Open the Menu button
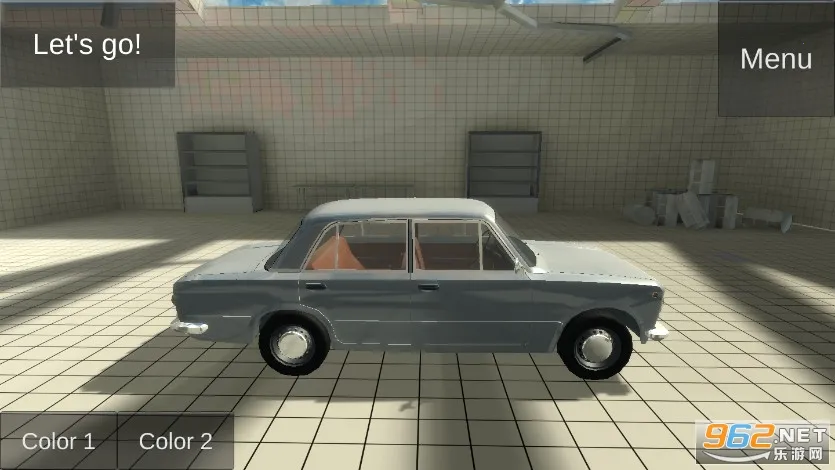Screen dimensions: 835x470 tap(776, 58)
